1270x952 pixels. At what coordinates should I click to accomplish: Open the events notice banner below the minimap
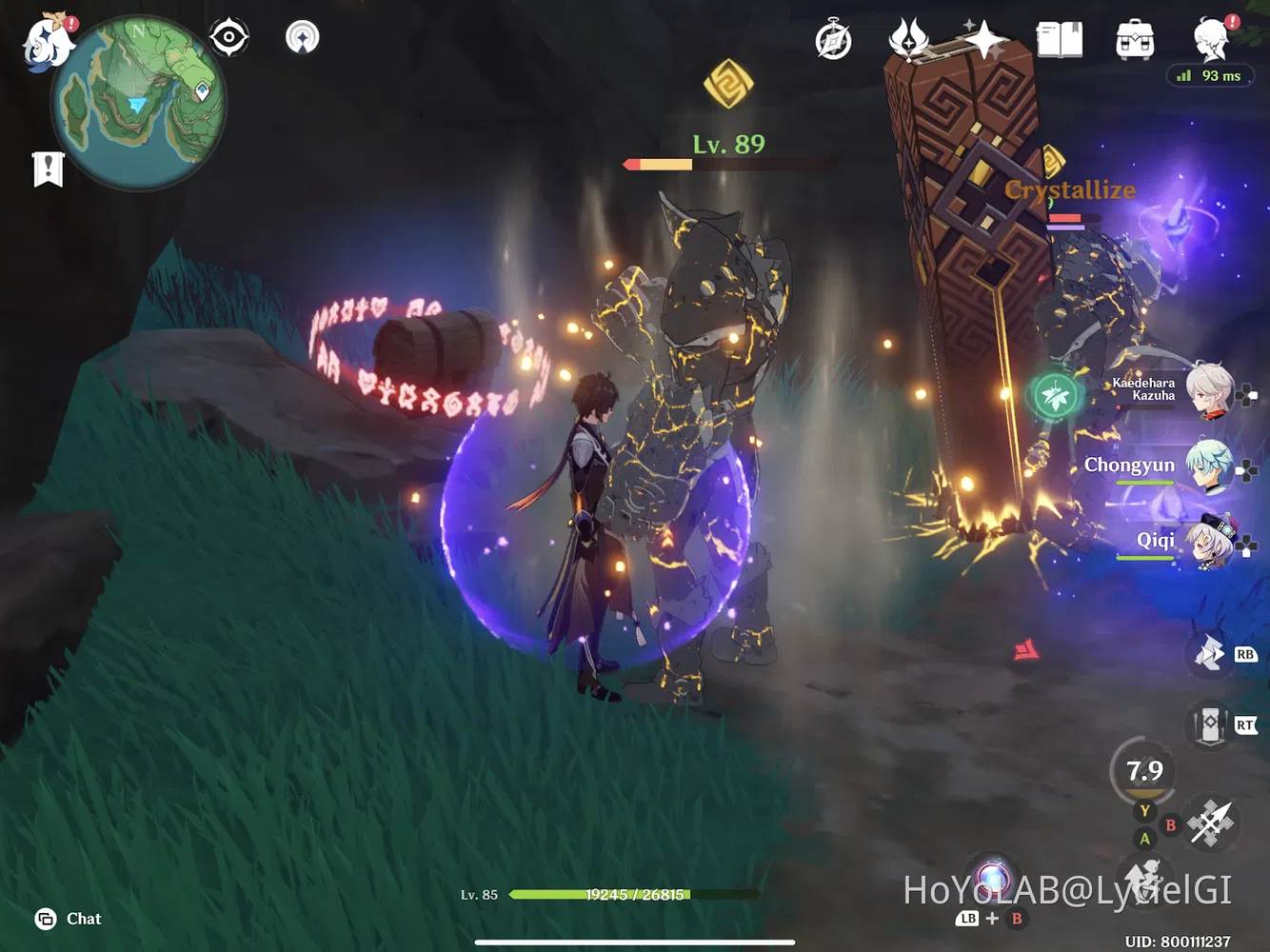pos(47,168)
